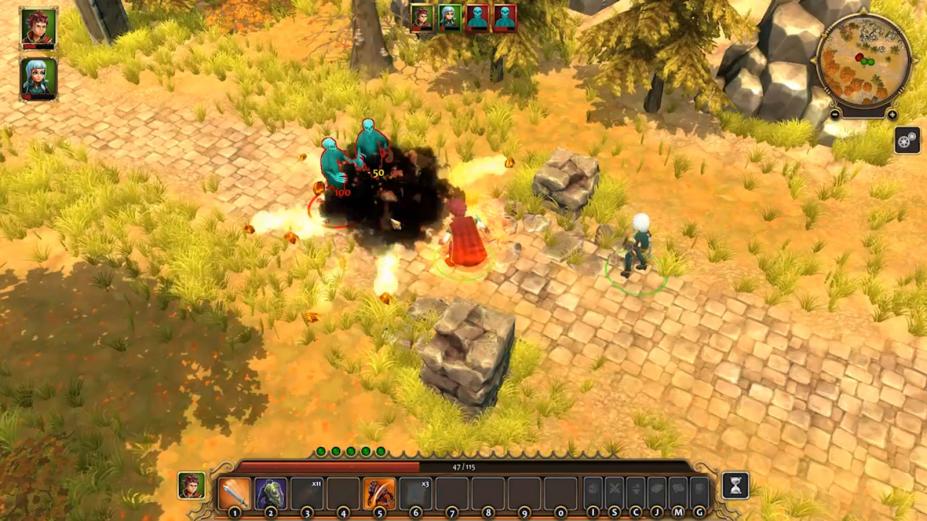This screenshot has width=927, height=521.
Task: Select the red-haired hero party portrait
Action: [38, 27]
